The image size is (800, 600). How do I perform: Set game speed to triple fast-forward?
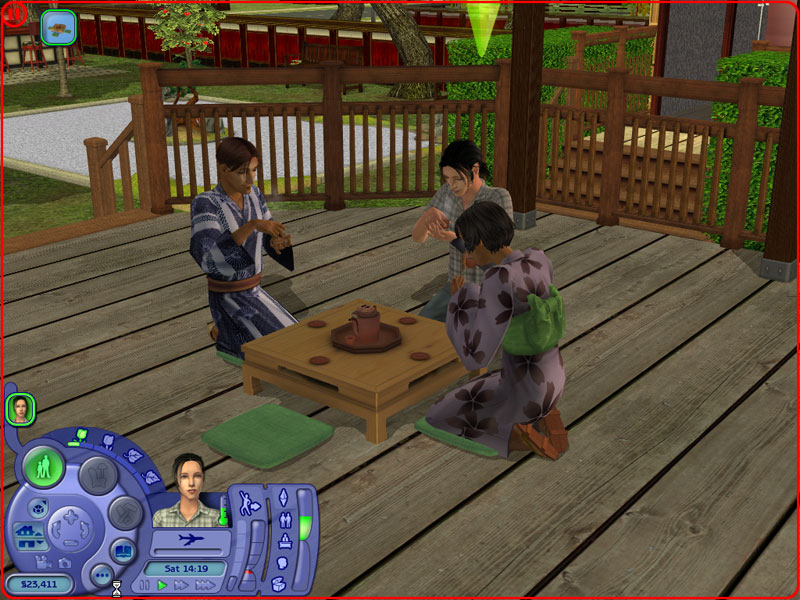[x=205, y=585]
